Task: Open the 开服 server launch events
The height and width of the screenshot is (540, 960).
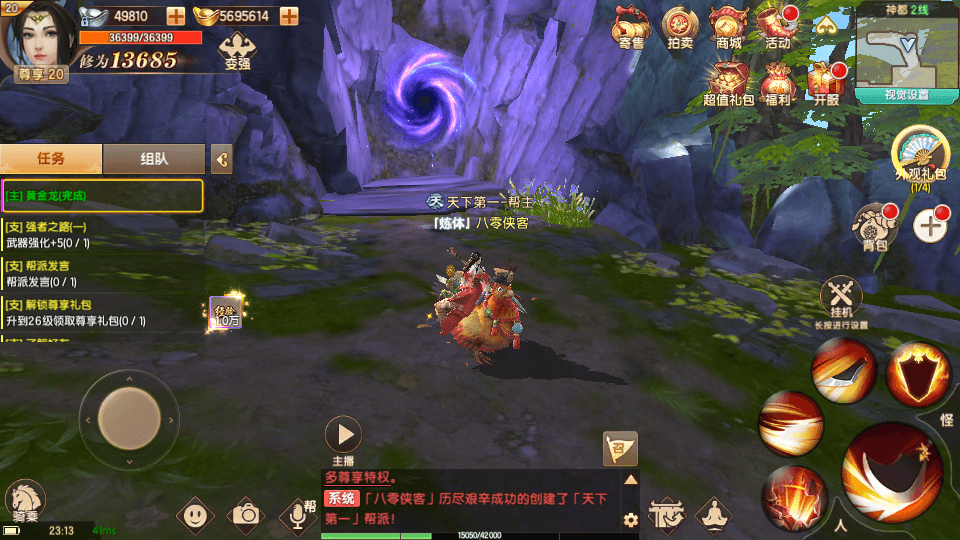Action: pyautogui.click(x=825, y=82)
